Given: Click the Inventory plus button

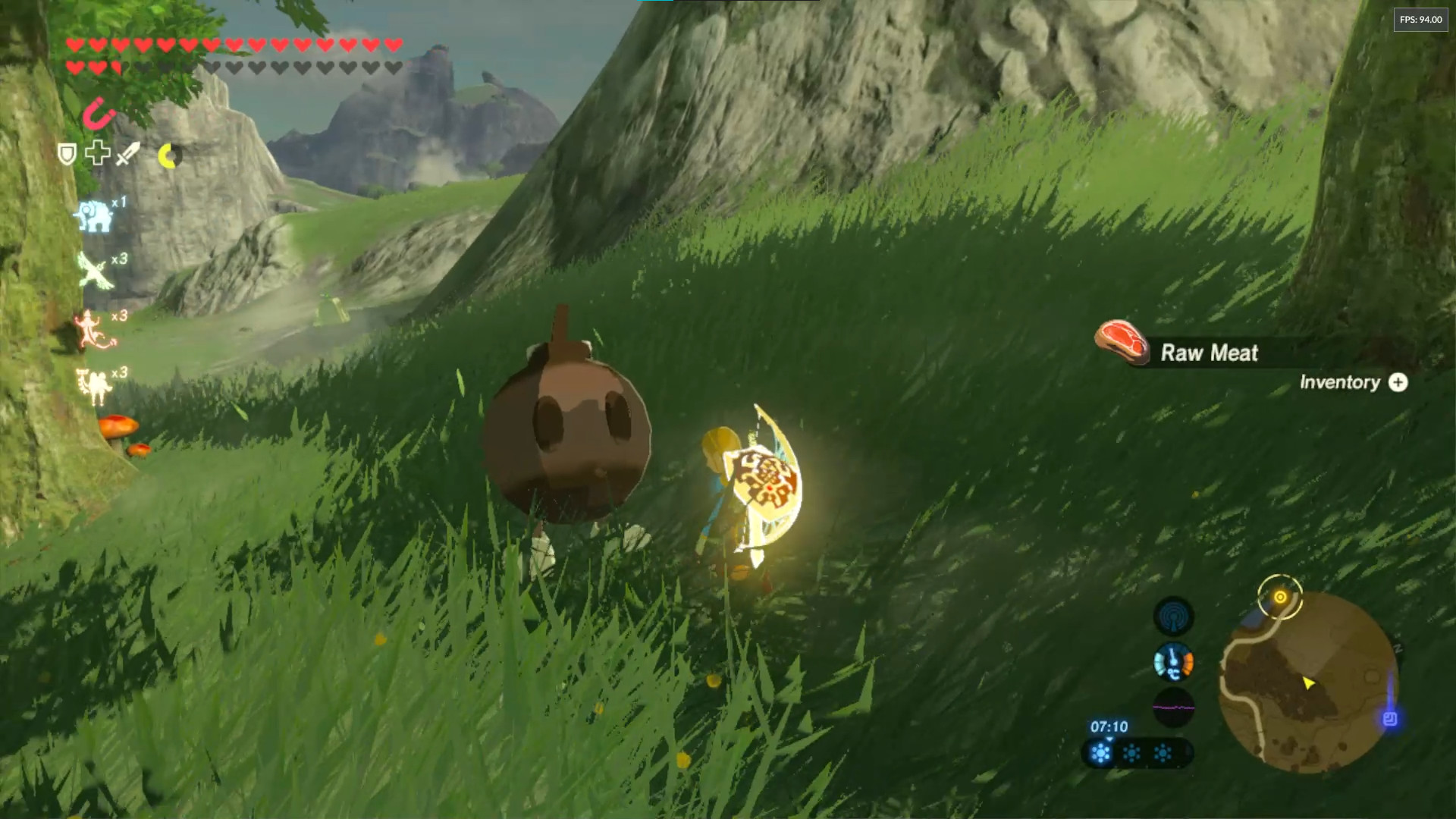Looking at the screenshot, I should (x=1400, y=383).
